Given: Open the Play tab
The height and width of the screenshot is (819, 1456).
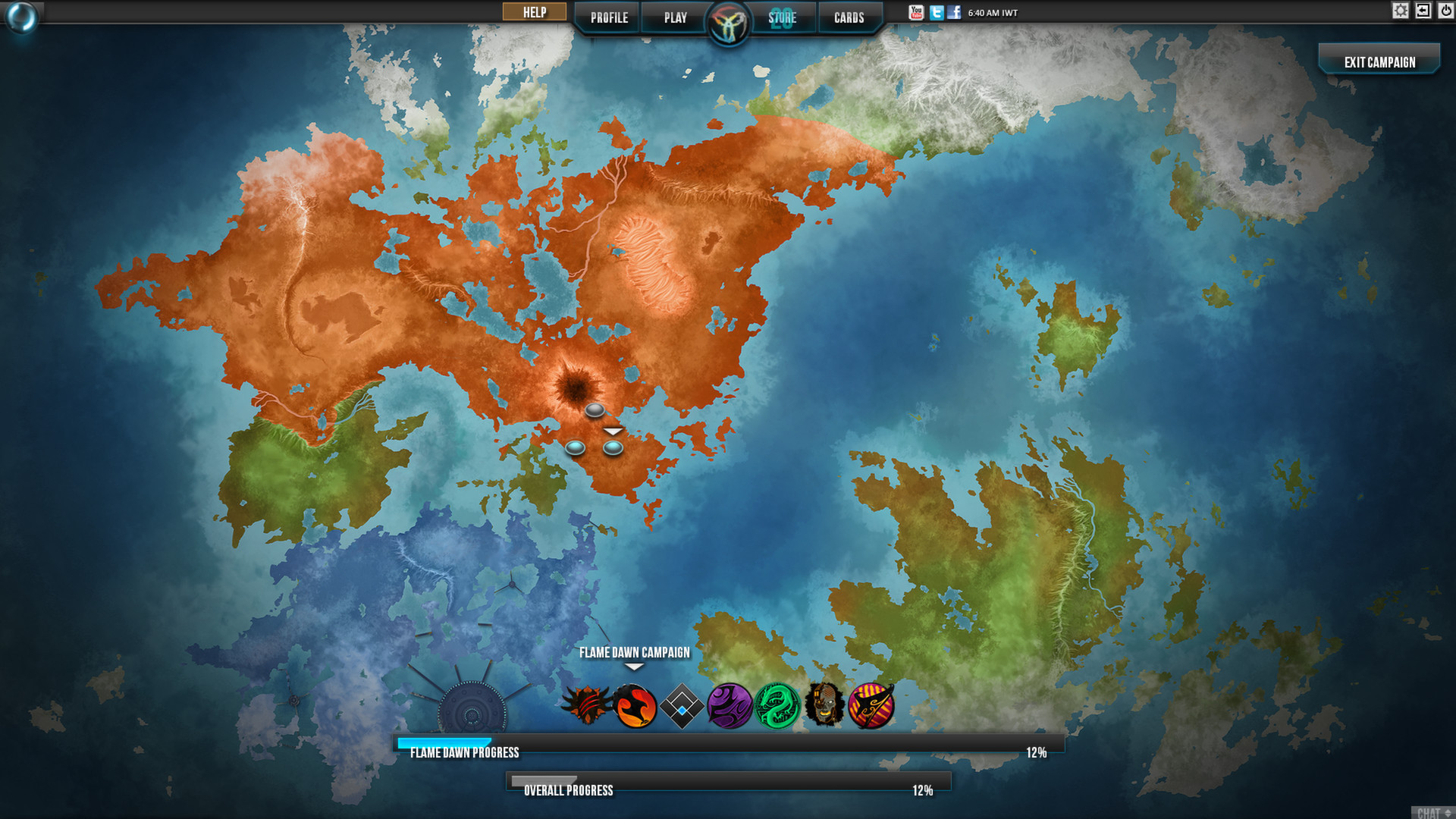Looking at the screenshot, I should click(675, 17).
